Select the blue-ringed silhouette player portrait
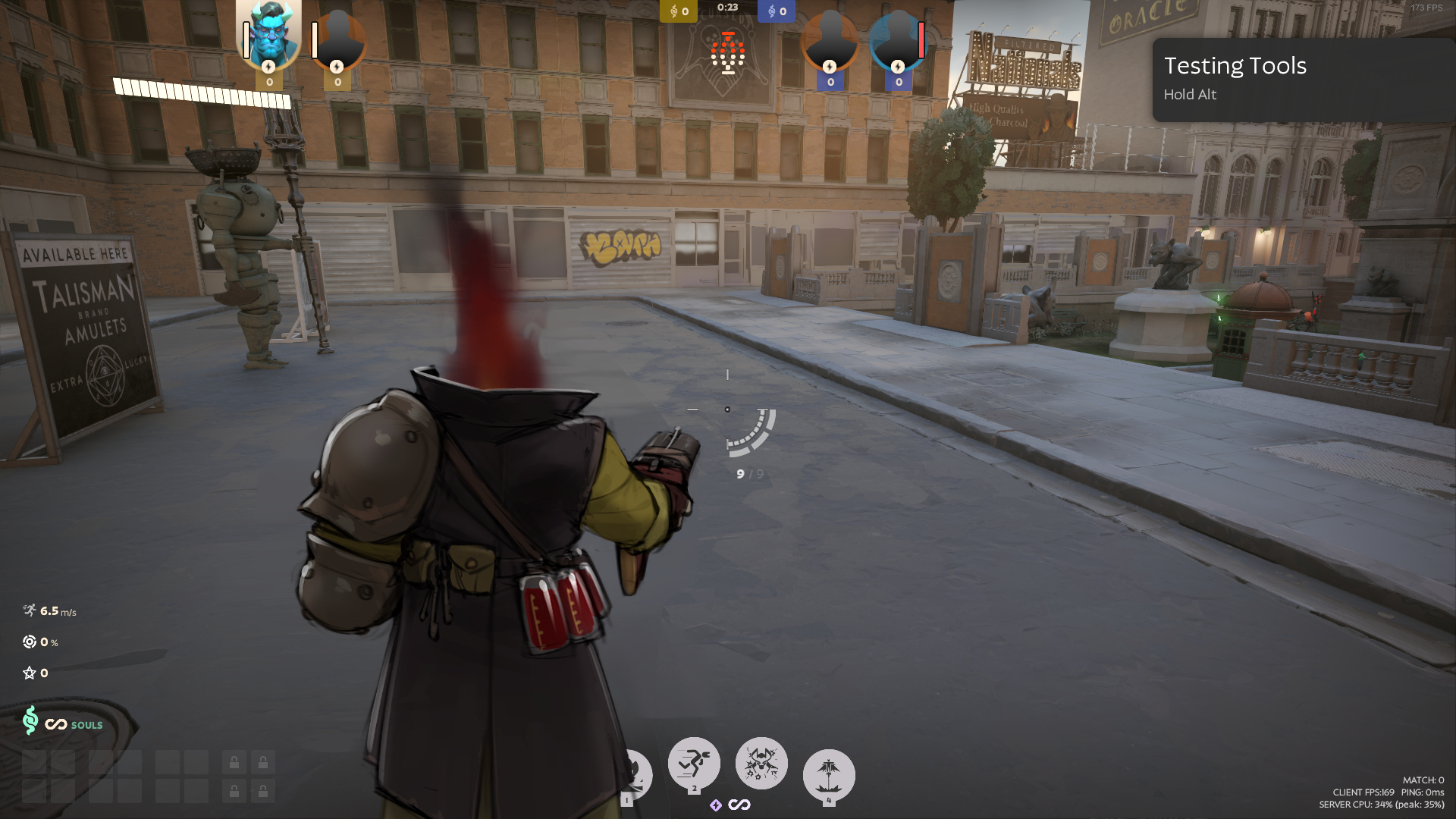Image resolution: width=1456 pixels, height=819 pixels. [897, 39]
